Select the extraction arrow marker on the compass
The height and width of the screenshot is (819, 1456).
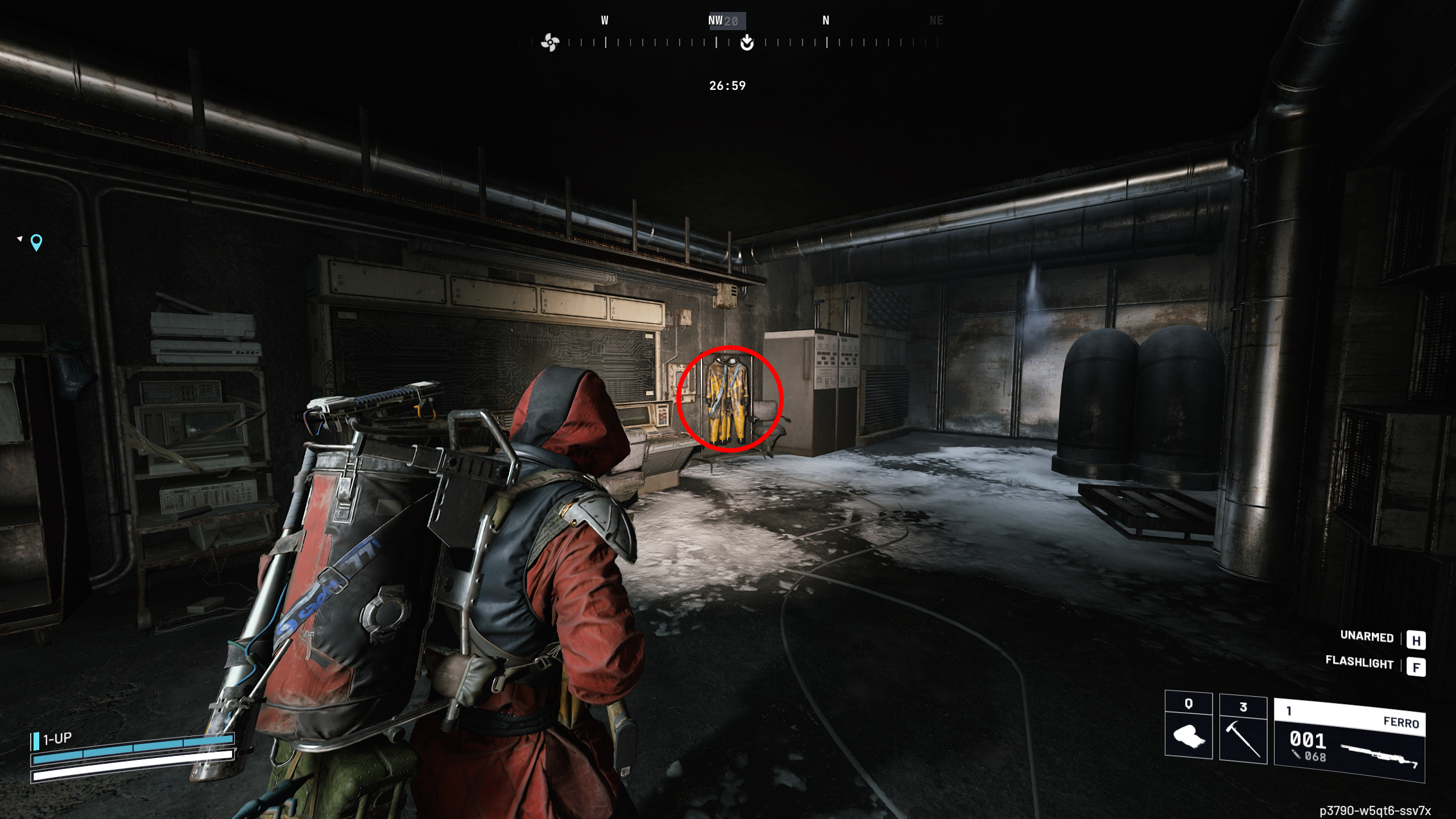pyautogui.click(x=746, y=42)
